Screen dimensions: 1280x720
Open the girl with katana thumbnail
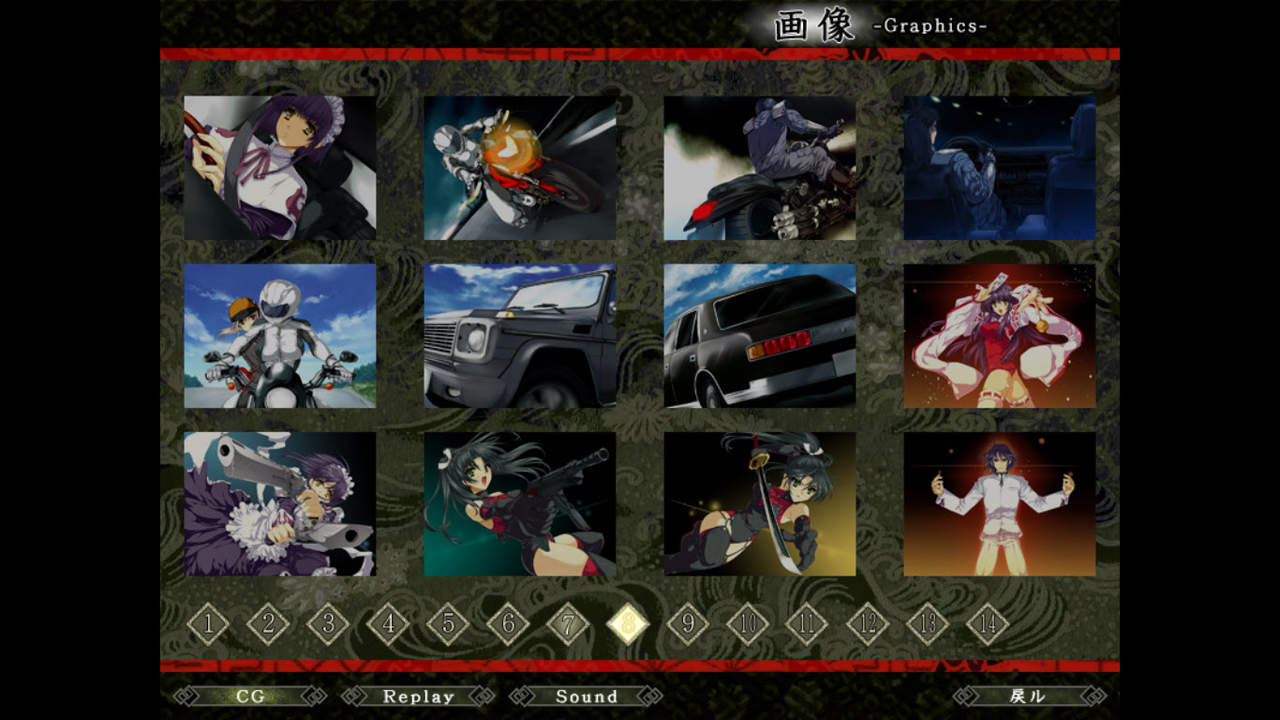(760, 504)
